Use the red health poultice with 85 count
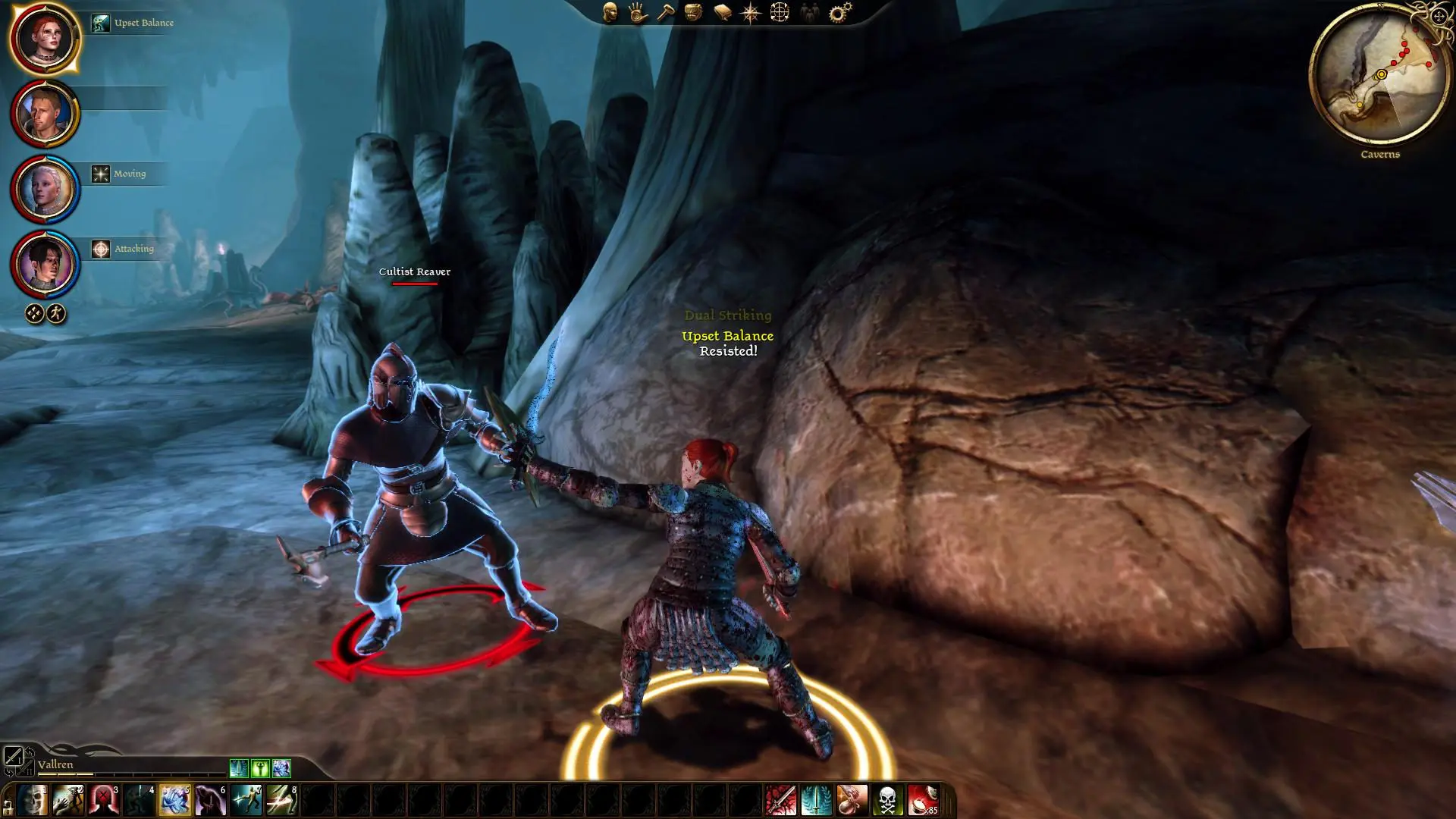This screenshot has height=819, width=1456. 923,800
